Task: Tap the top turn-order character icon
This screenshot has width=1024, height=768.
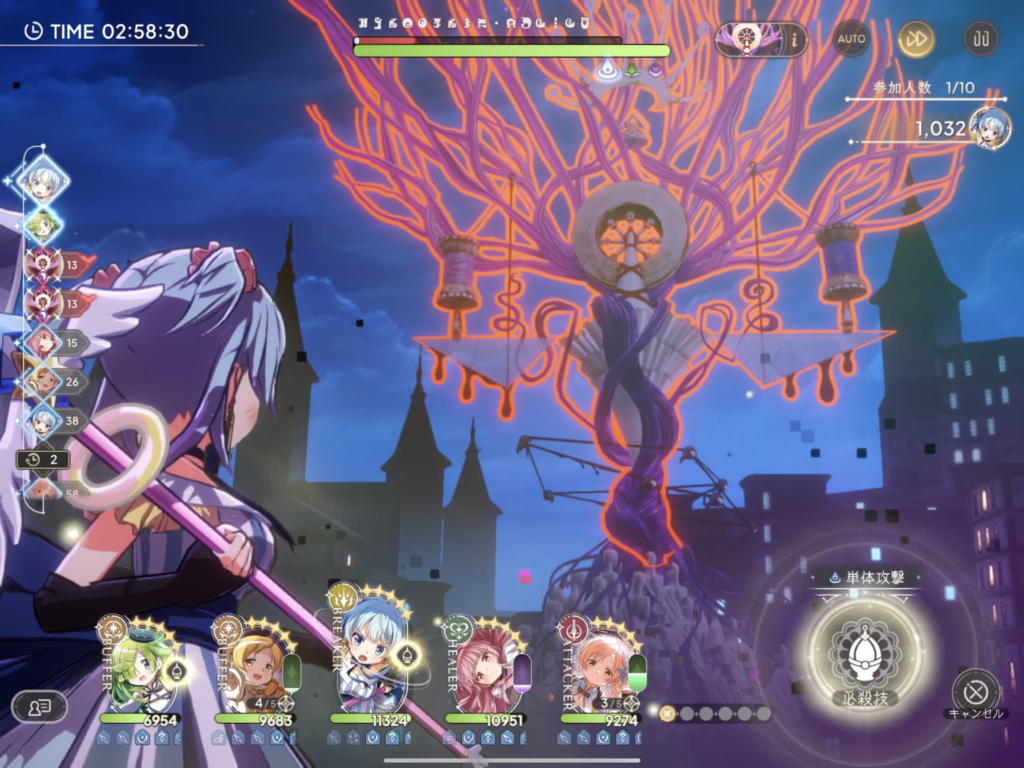Action: [x=44, y=181]
